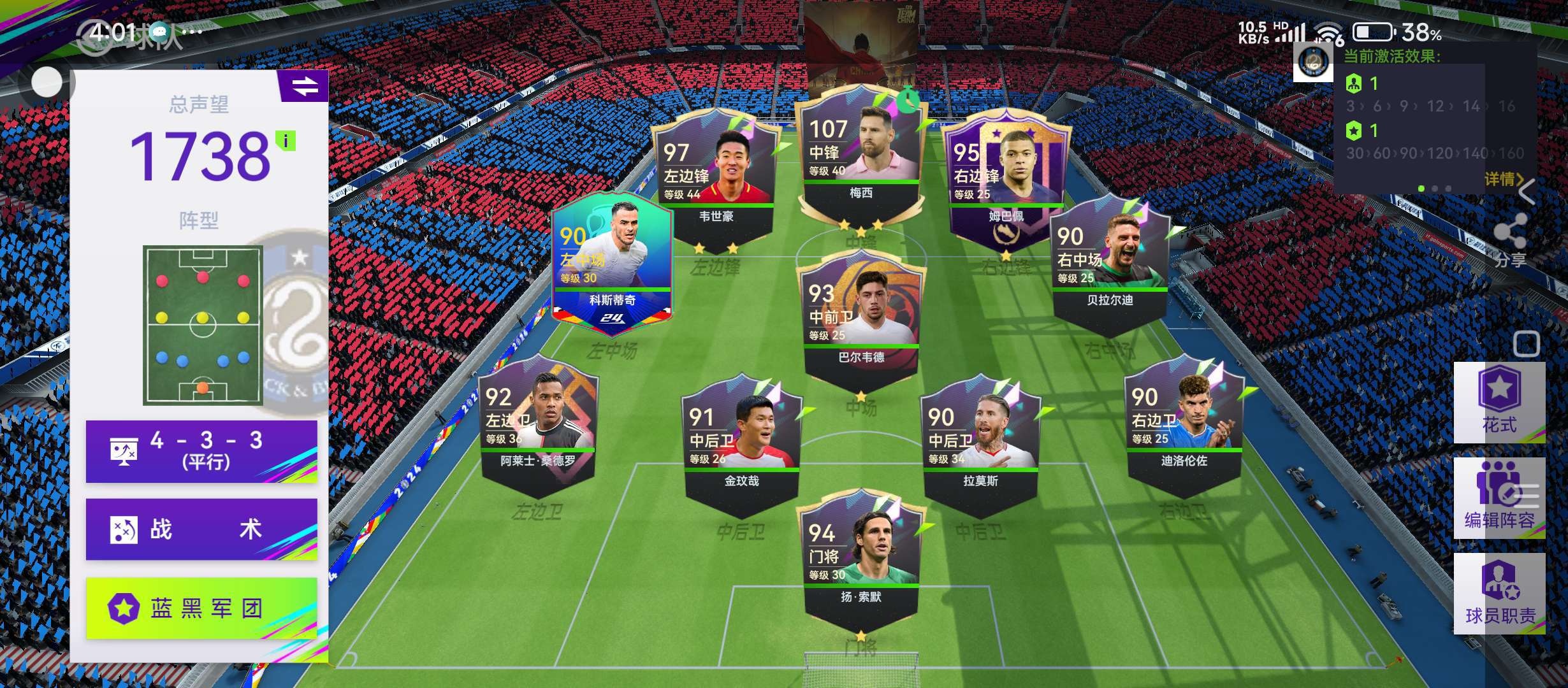
Task: Share the squad with 分享 icon
Action: 1511,240
